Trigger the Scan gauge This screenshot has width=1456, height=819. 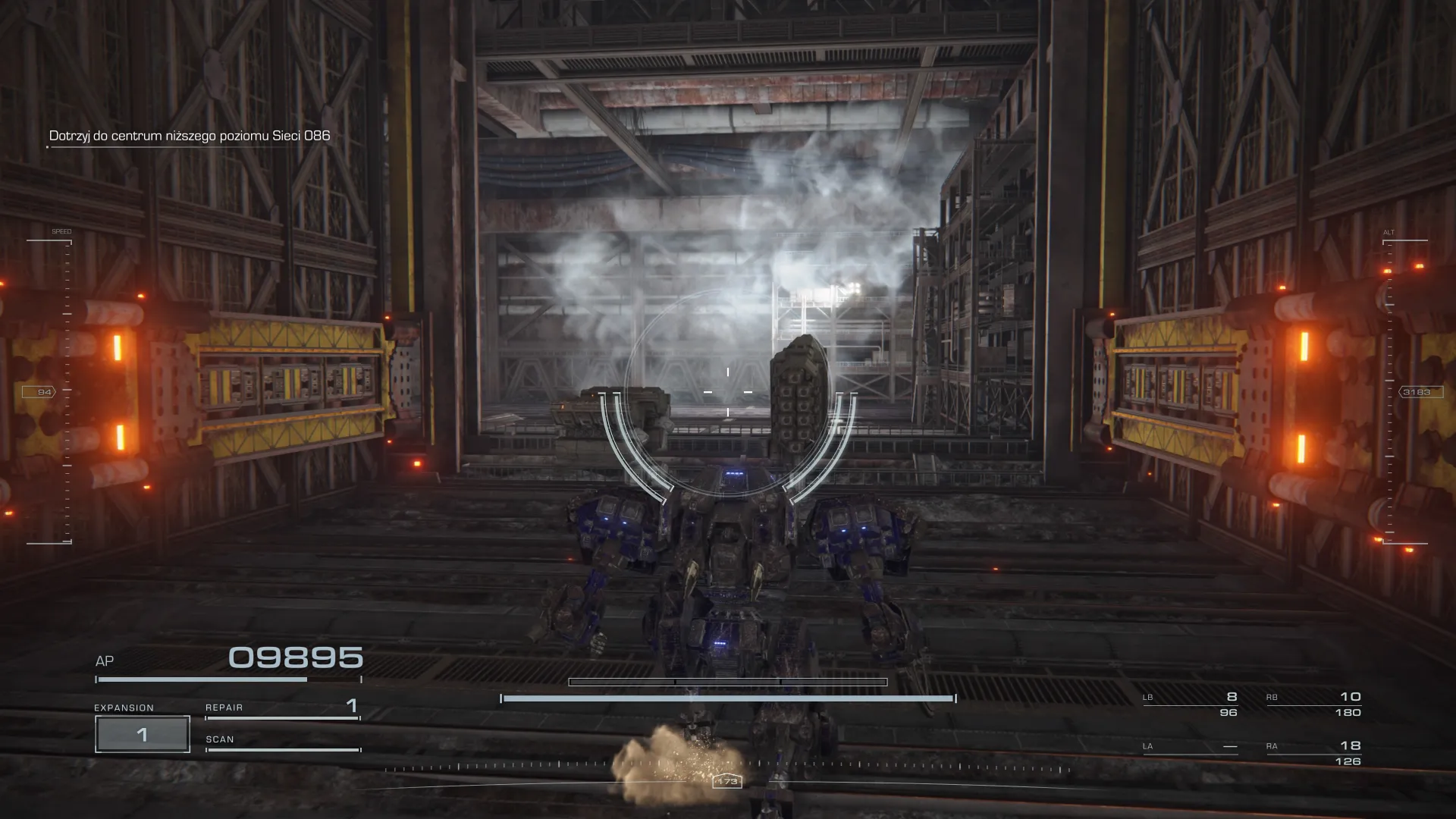tap(282, 743)
